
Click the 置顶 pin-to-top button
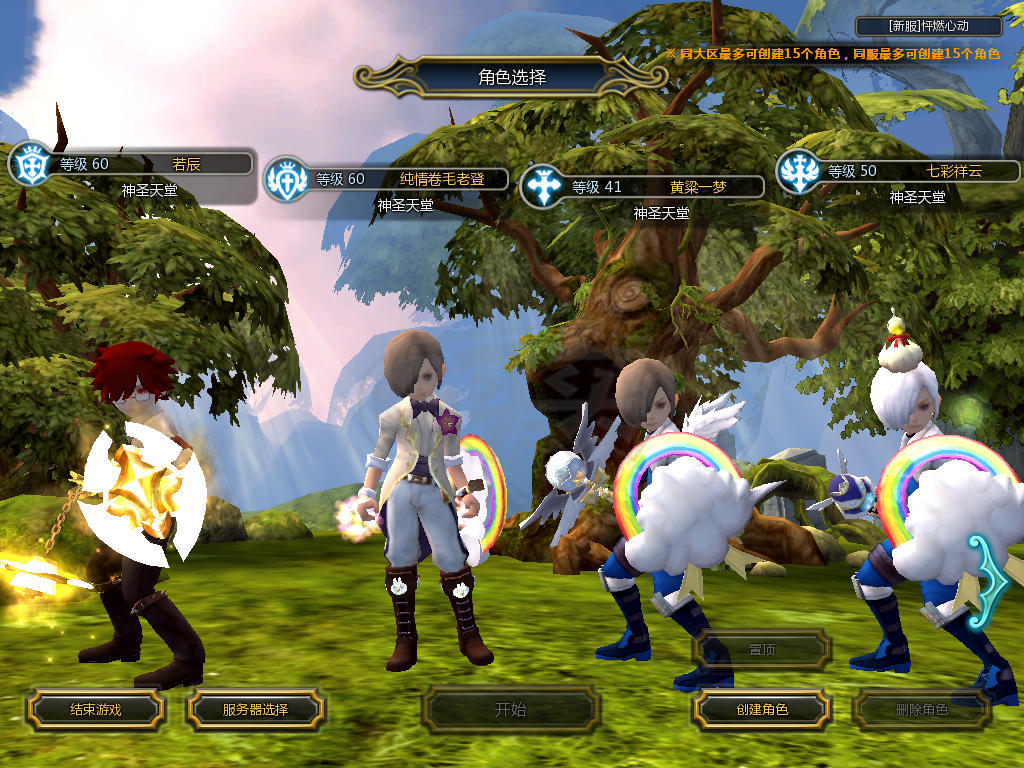pos(761,650)
